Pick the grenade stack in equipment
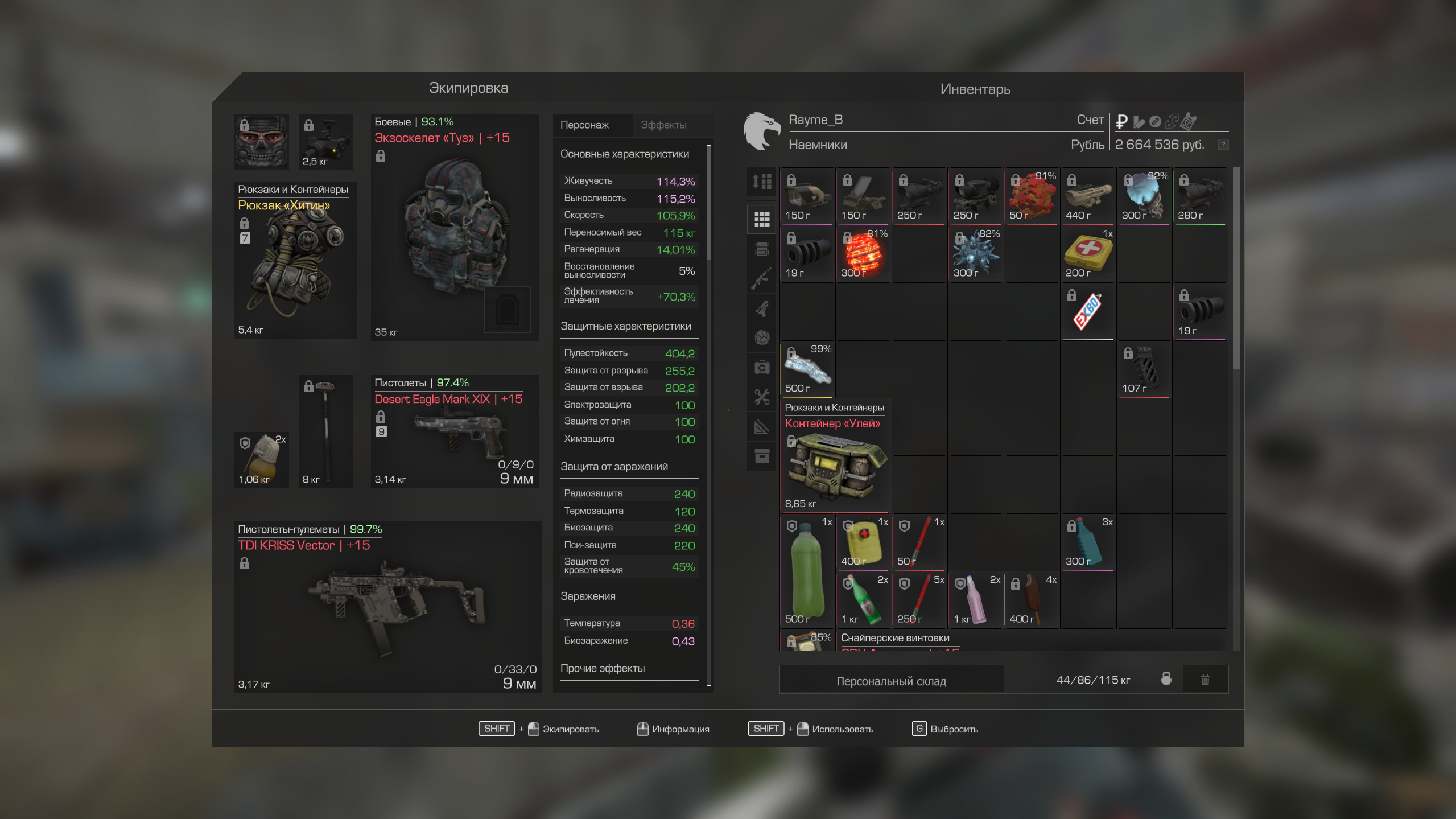 click(x=262, y=459)
